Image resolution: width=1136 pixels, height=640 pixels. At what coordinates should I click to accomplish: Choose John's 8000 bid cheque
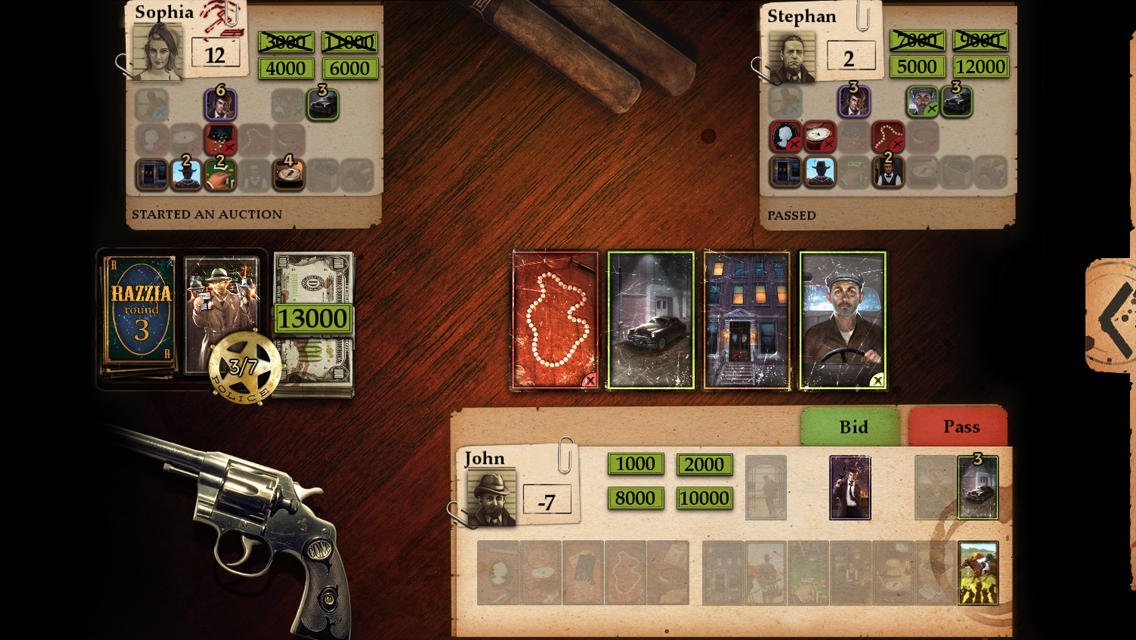coord(636,498)
